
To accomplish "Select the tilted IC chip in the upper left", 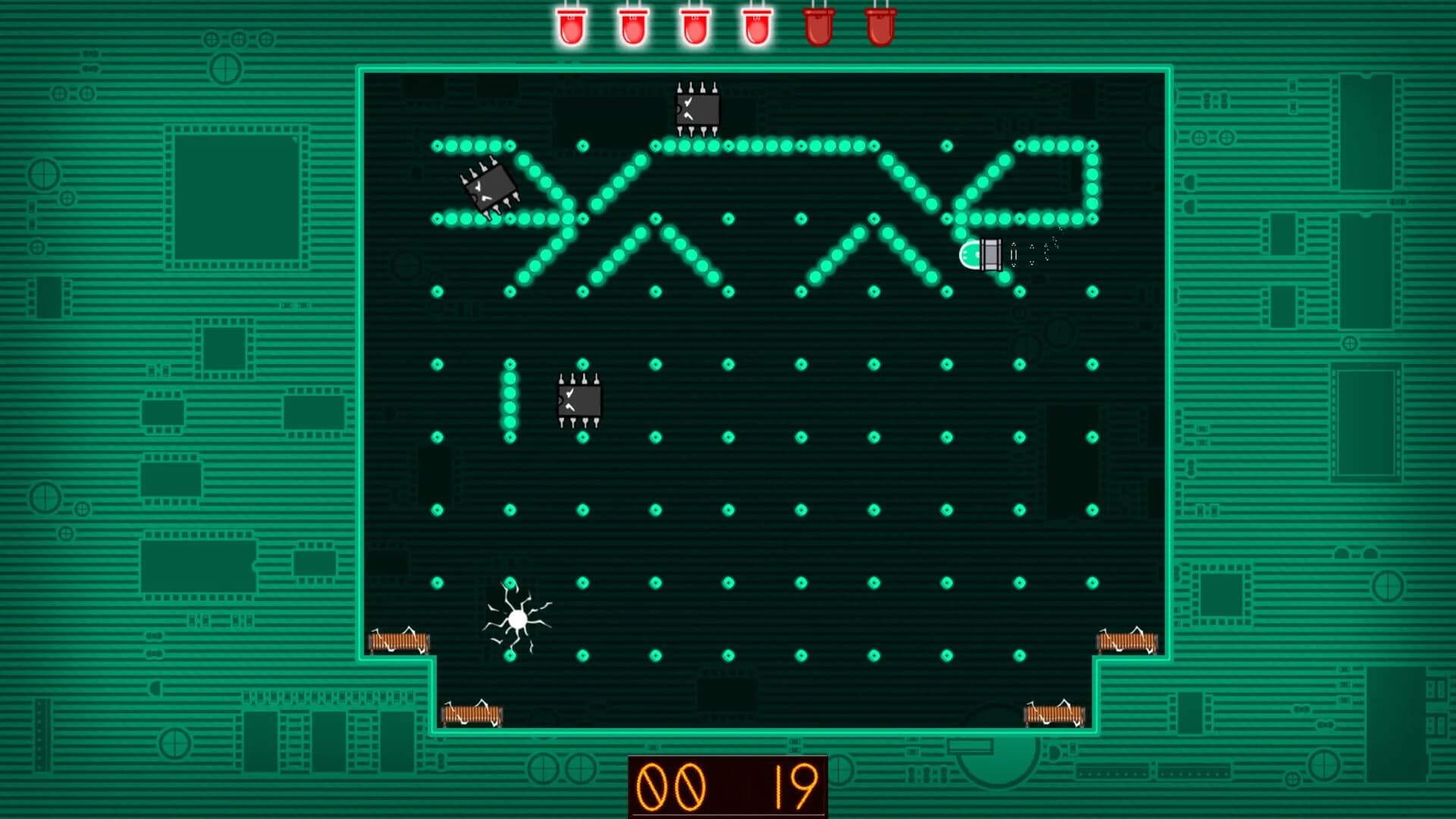I will (491, 189).
